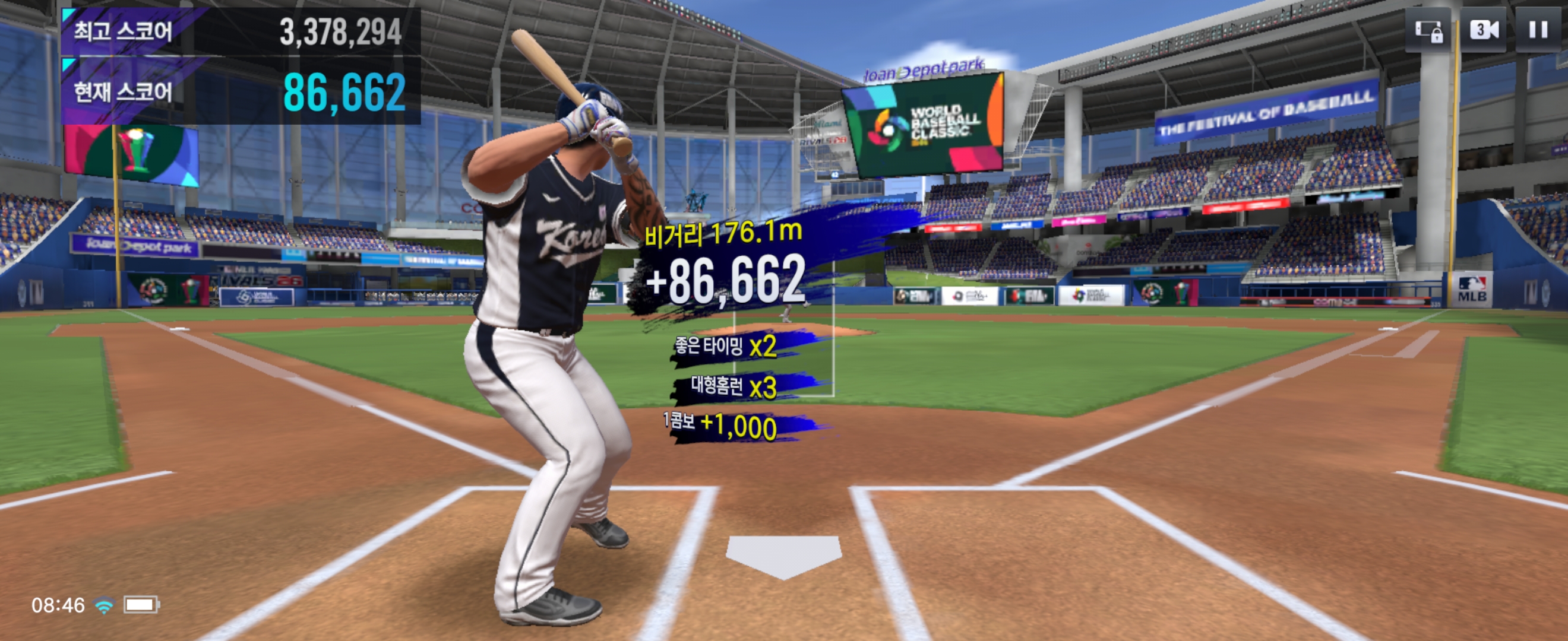This screenshot has height=641, width=1568.
Task: Pause the game
Action: 1538,30
